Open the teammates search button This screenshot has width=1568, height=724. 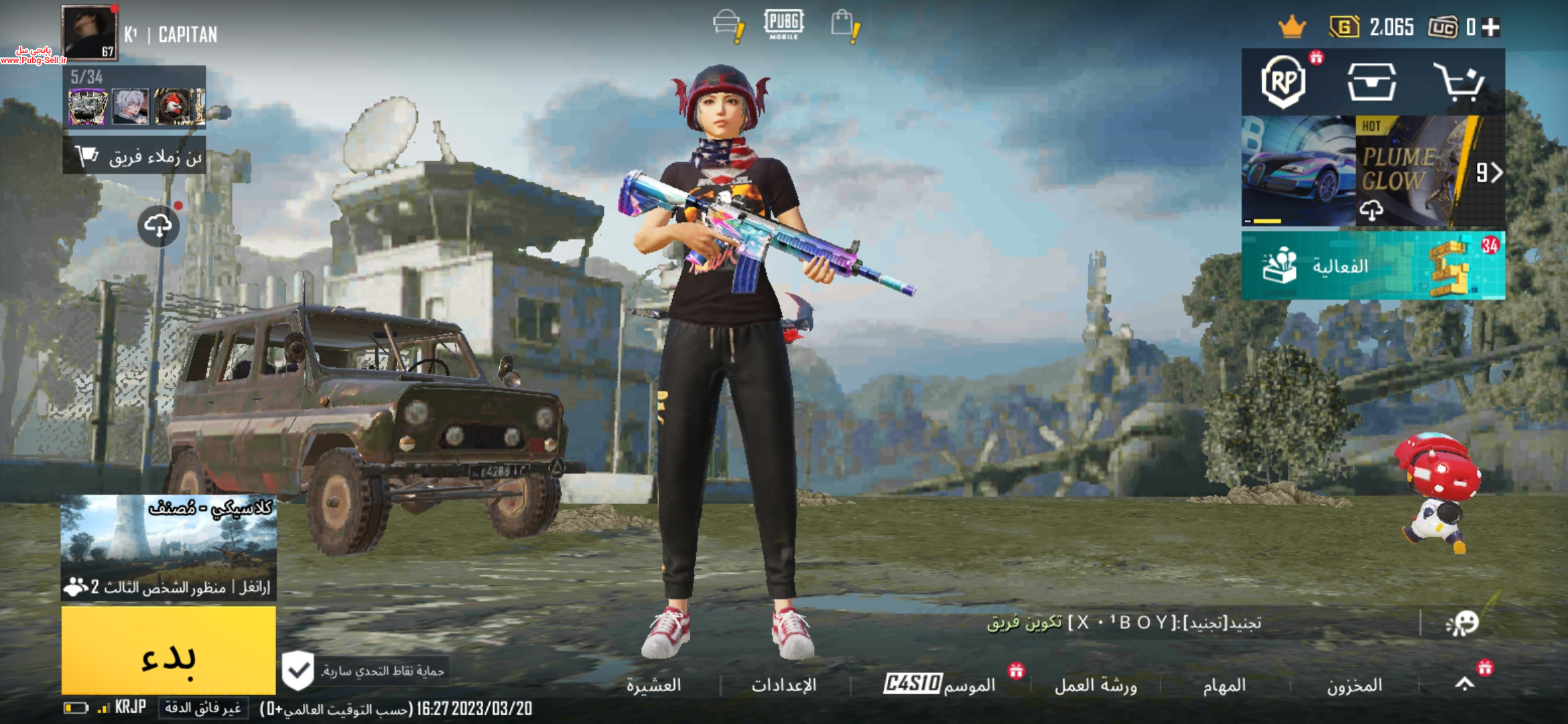click(x=135, y=156)
